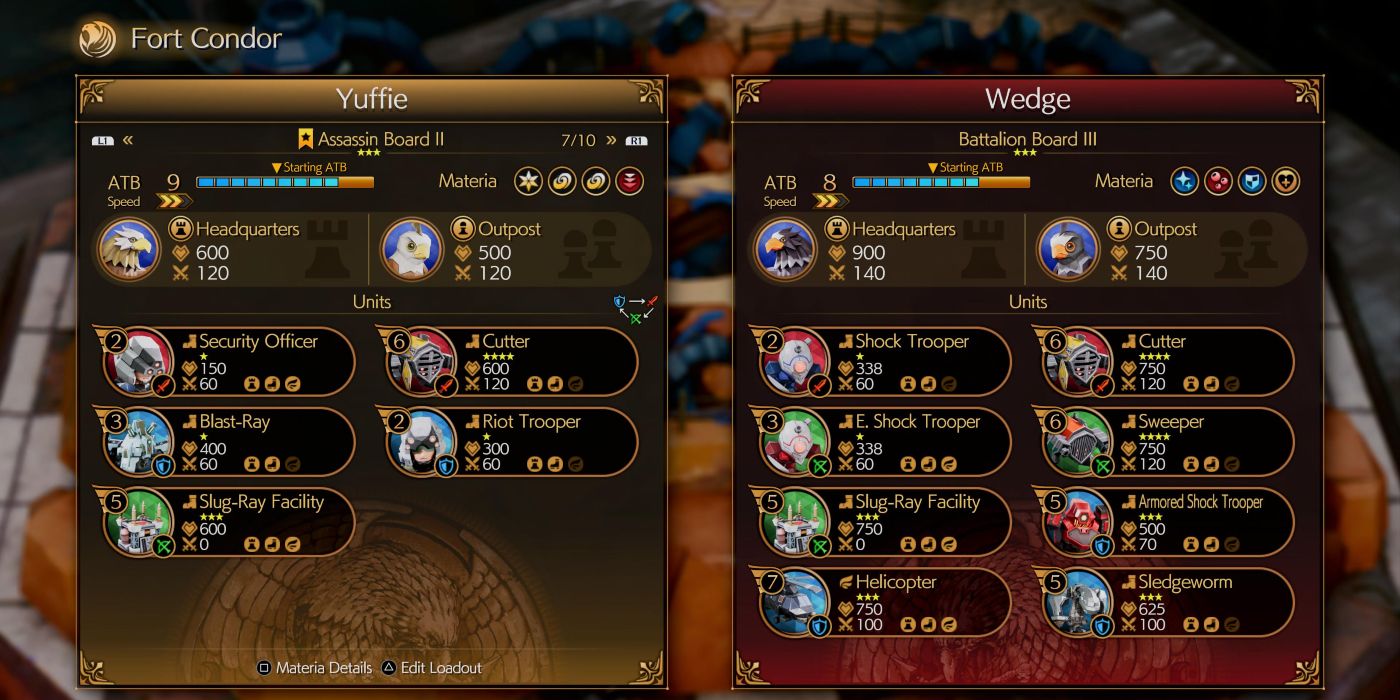Switch to the next board with right arrows
The width and height of the screenshot is (1400, 700).
(x=611, y=140)
